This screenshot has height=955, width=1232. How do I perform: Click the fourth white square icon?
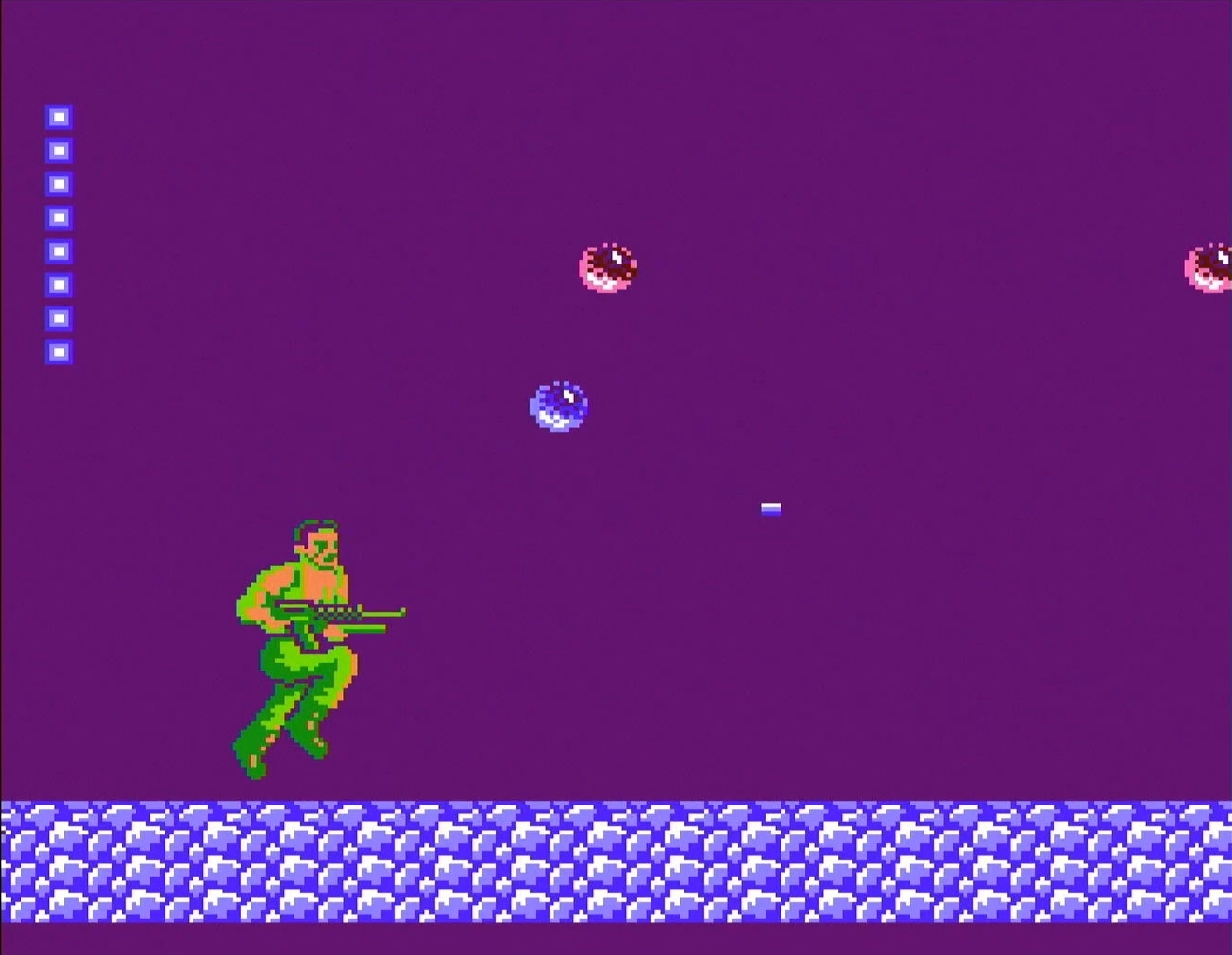point(59,217)
